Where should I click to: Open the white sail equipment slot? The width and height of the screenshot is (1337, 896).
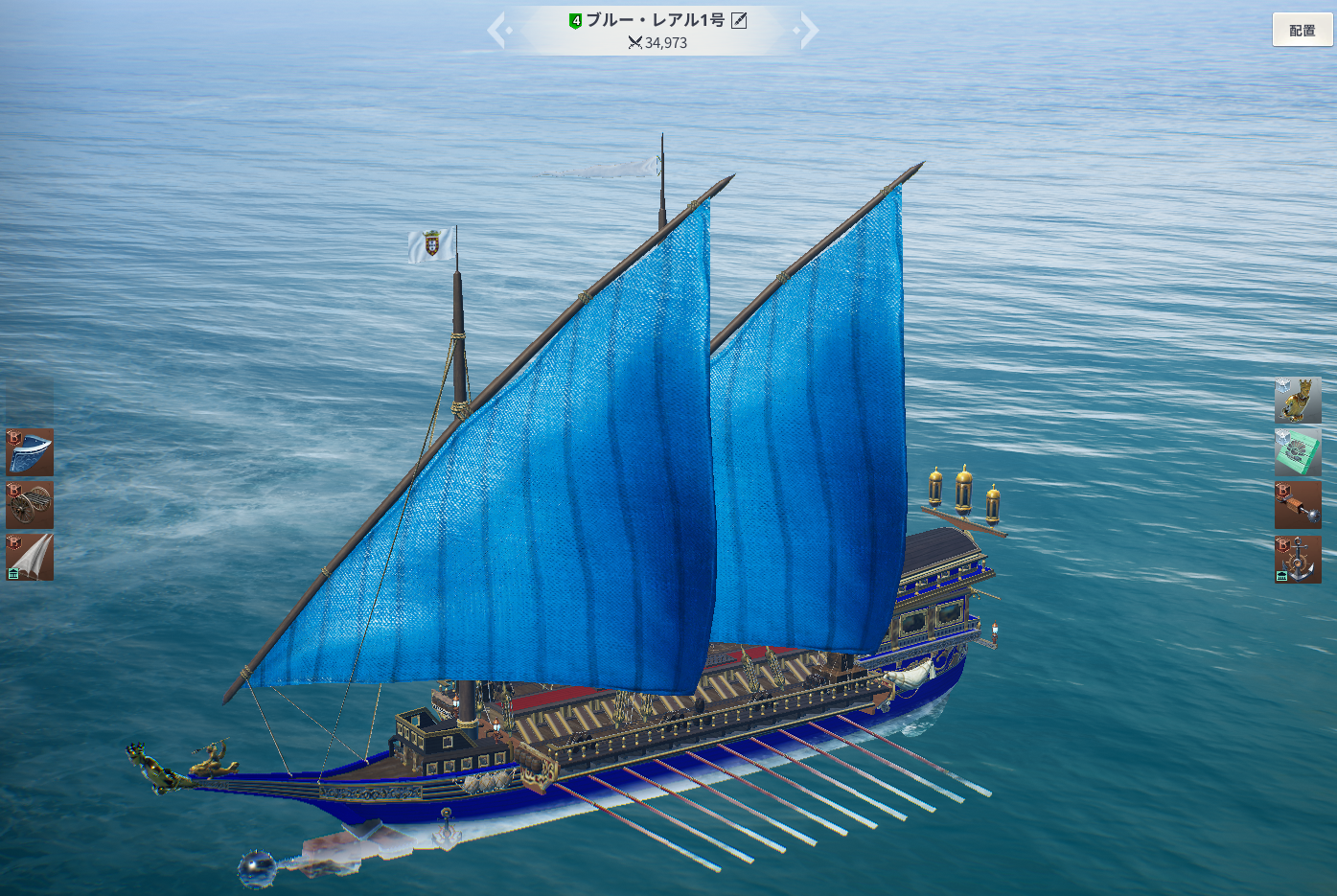point(30,557)
